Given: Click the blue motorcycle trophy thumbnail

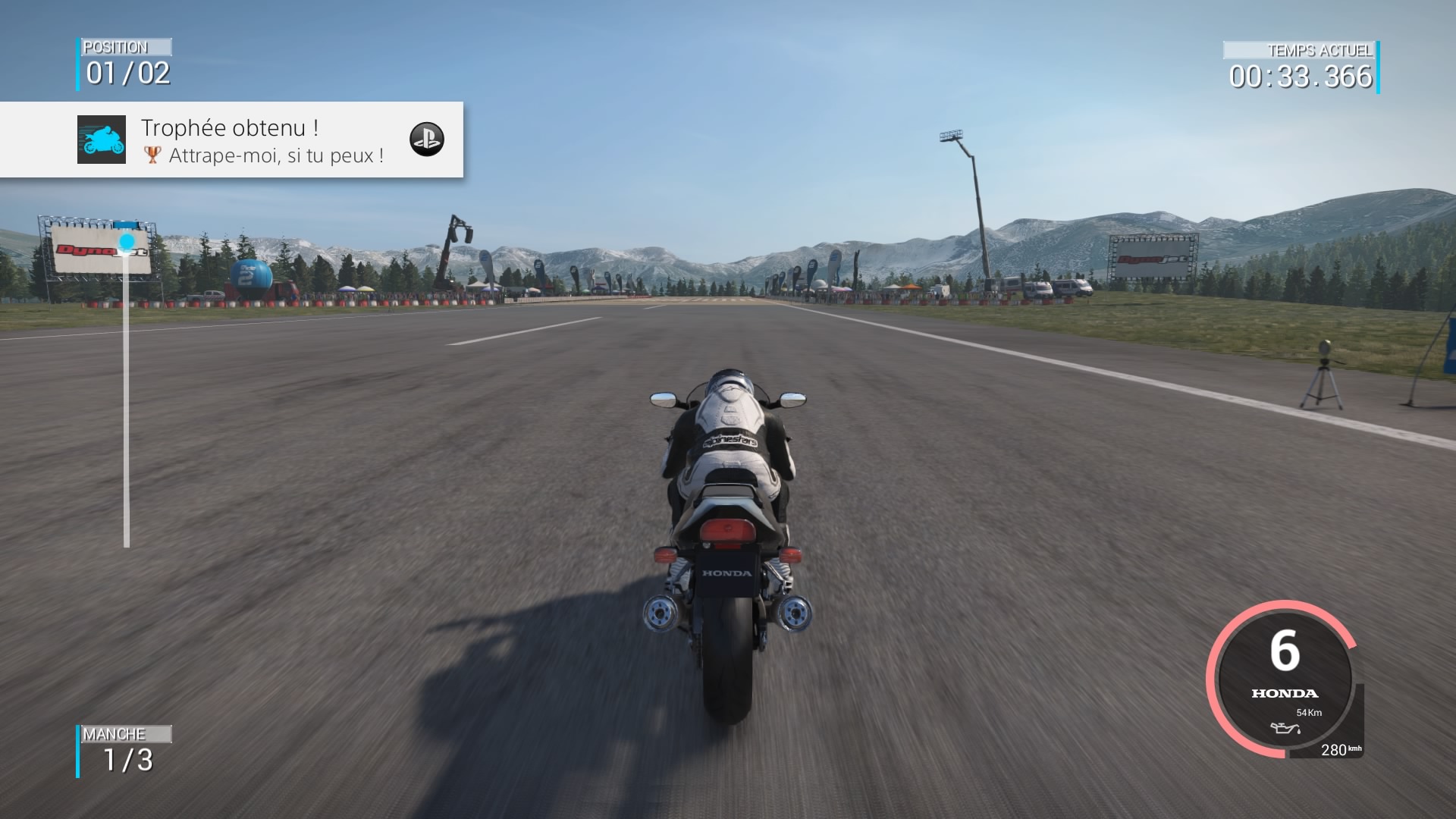Looking at the screenshot, I should click(102, 140).
